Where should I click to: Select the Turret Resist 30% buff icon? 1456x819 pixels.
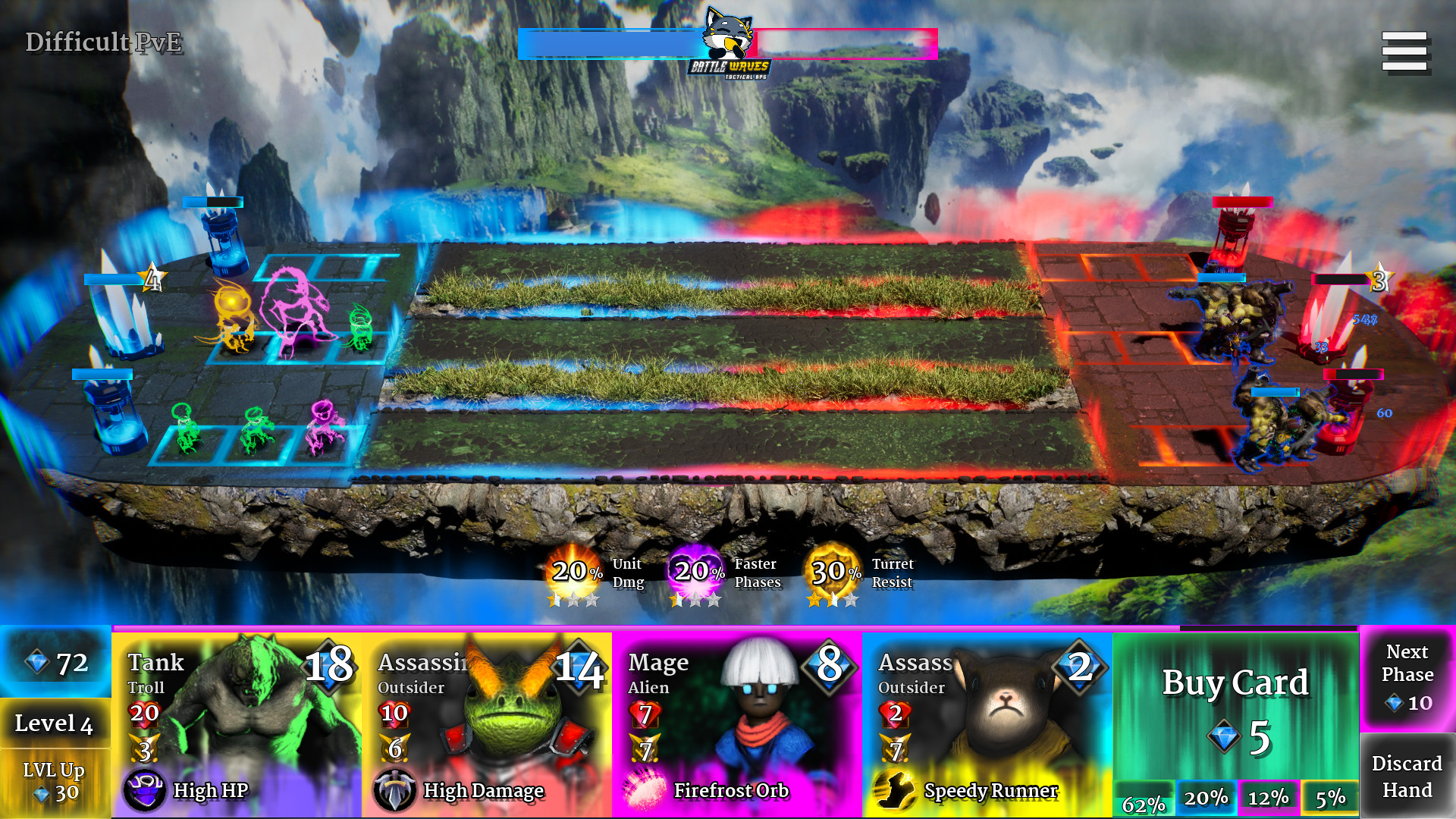click(x=832, y=574)
